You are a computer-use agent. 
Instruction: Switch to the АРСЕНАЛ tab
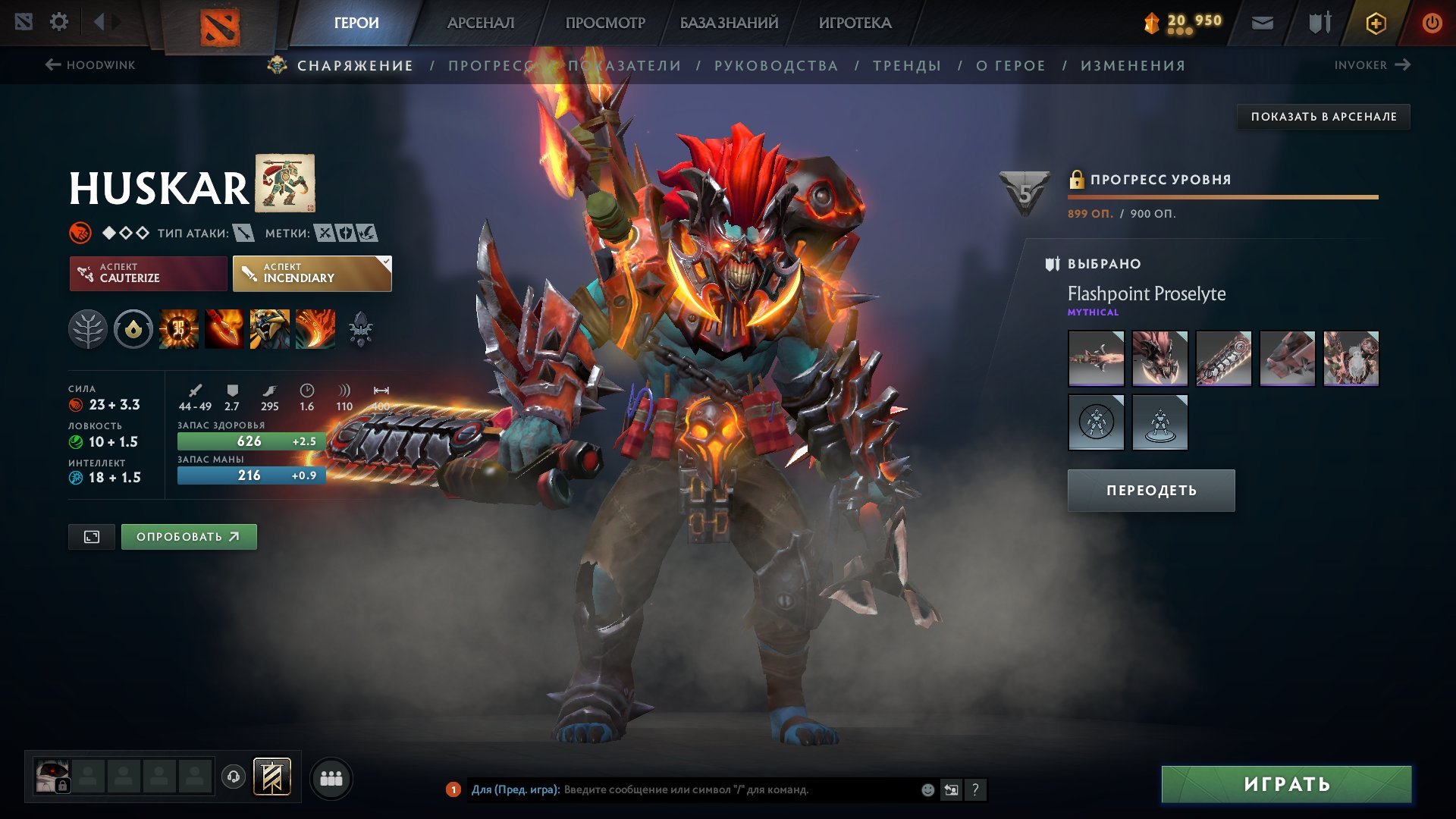pyautogui.click(x=480, y=23)
